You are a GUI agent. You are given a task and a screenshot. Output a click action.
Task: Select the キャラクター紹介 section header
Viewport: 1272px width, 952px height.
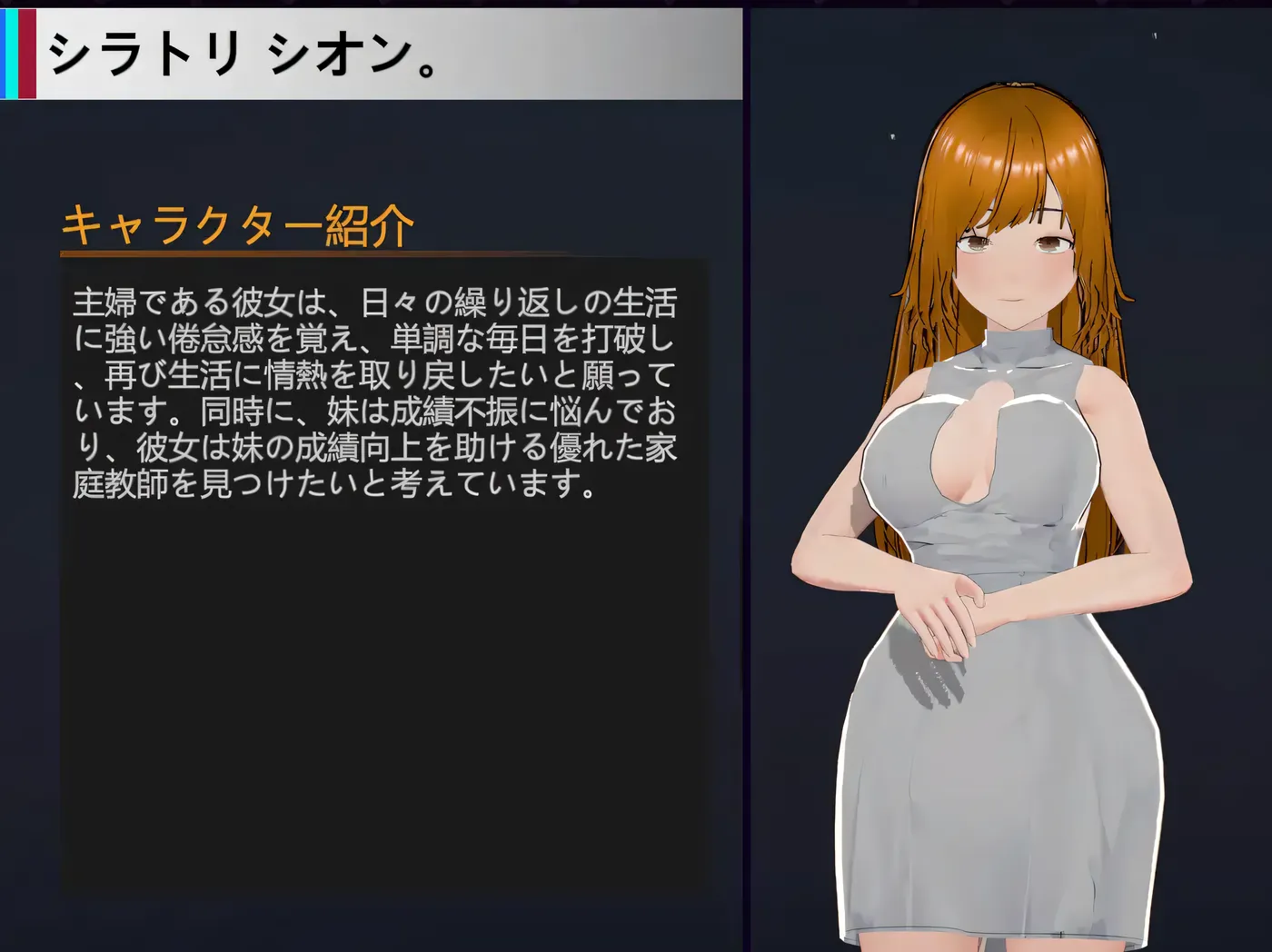[x=238, y=223]
